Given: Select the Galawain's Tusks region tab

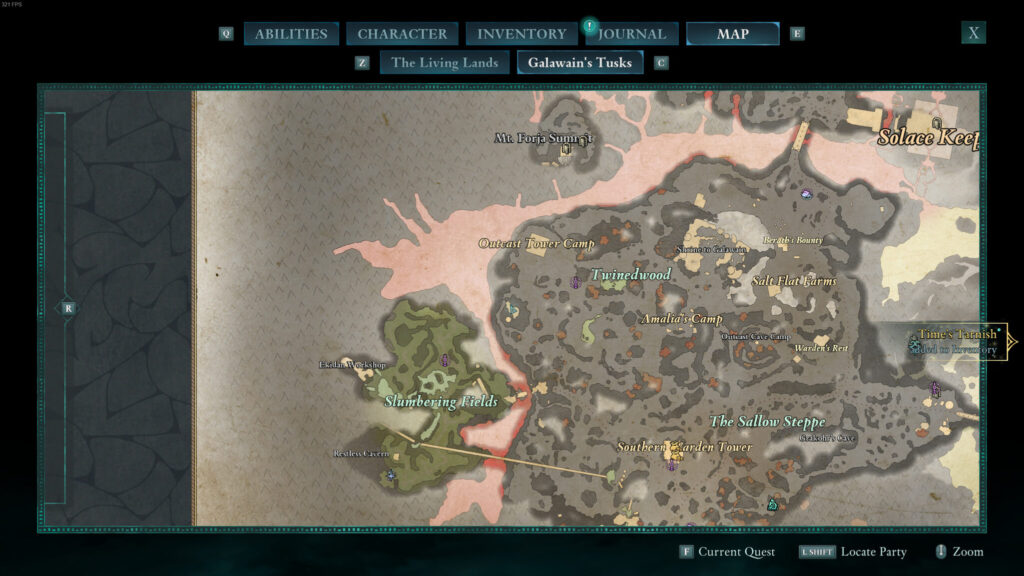Looking at the screenshot, I should click(x=580, y=63).
